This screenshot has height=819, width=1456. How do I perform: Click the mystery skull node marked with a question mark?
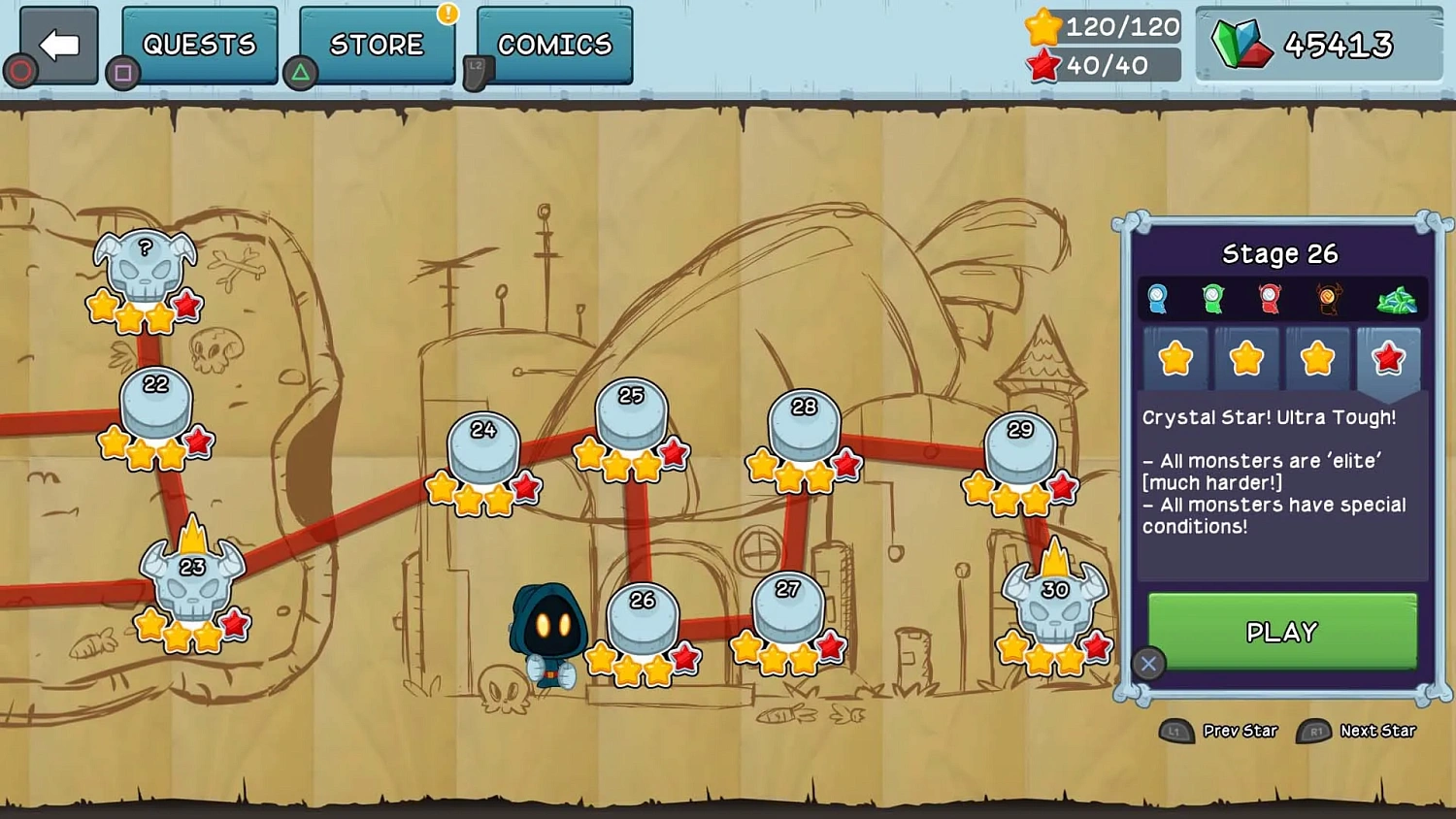point(144,264)
